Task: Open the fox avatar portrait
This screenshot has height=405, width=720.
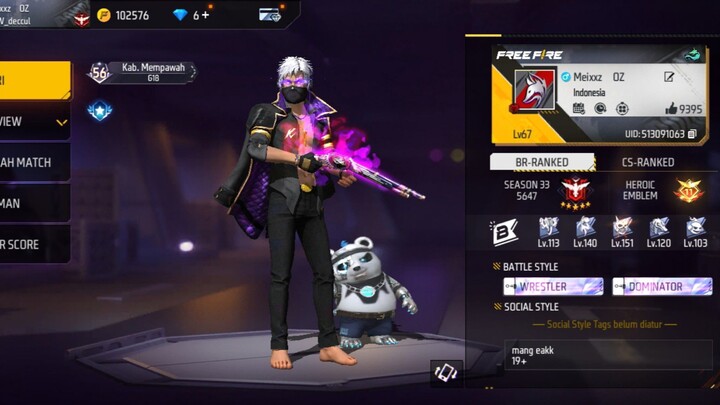Action: click(533, 92)
